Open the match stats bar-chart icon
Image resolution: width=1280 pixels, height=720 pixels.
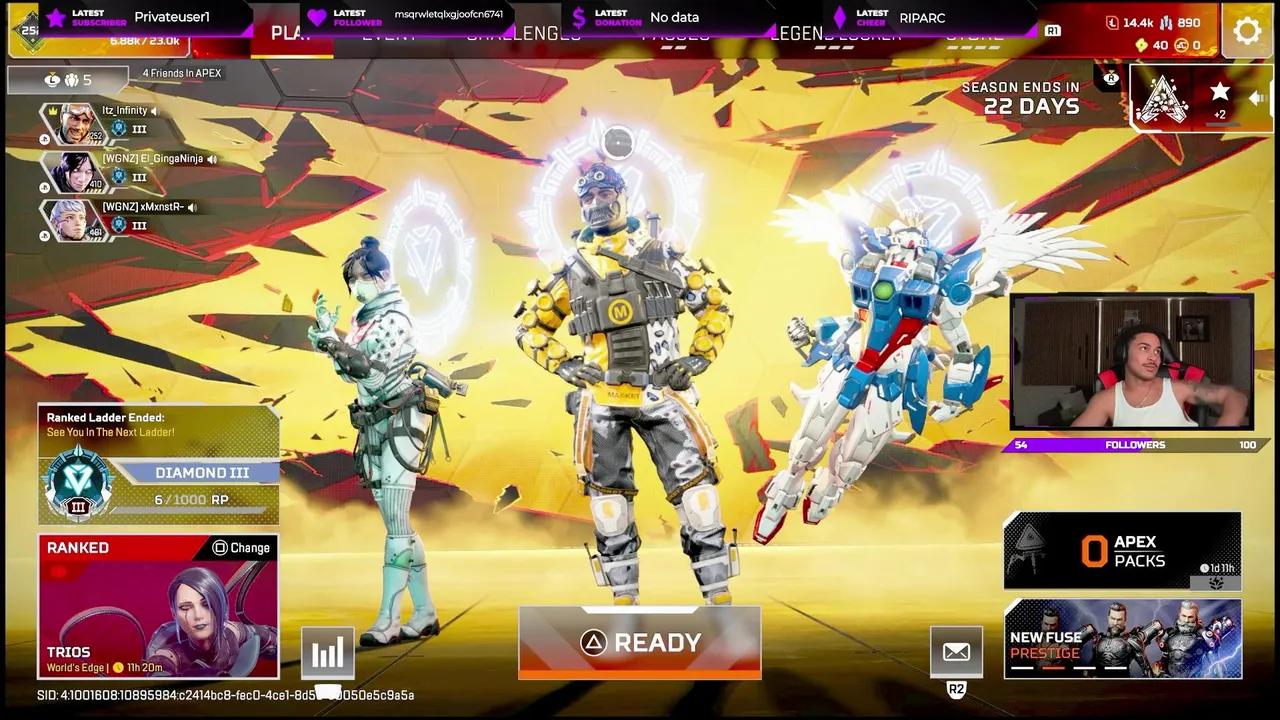[328, 651]
